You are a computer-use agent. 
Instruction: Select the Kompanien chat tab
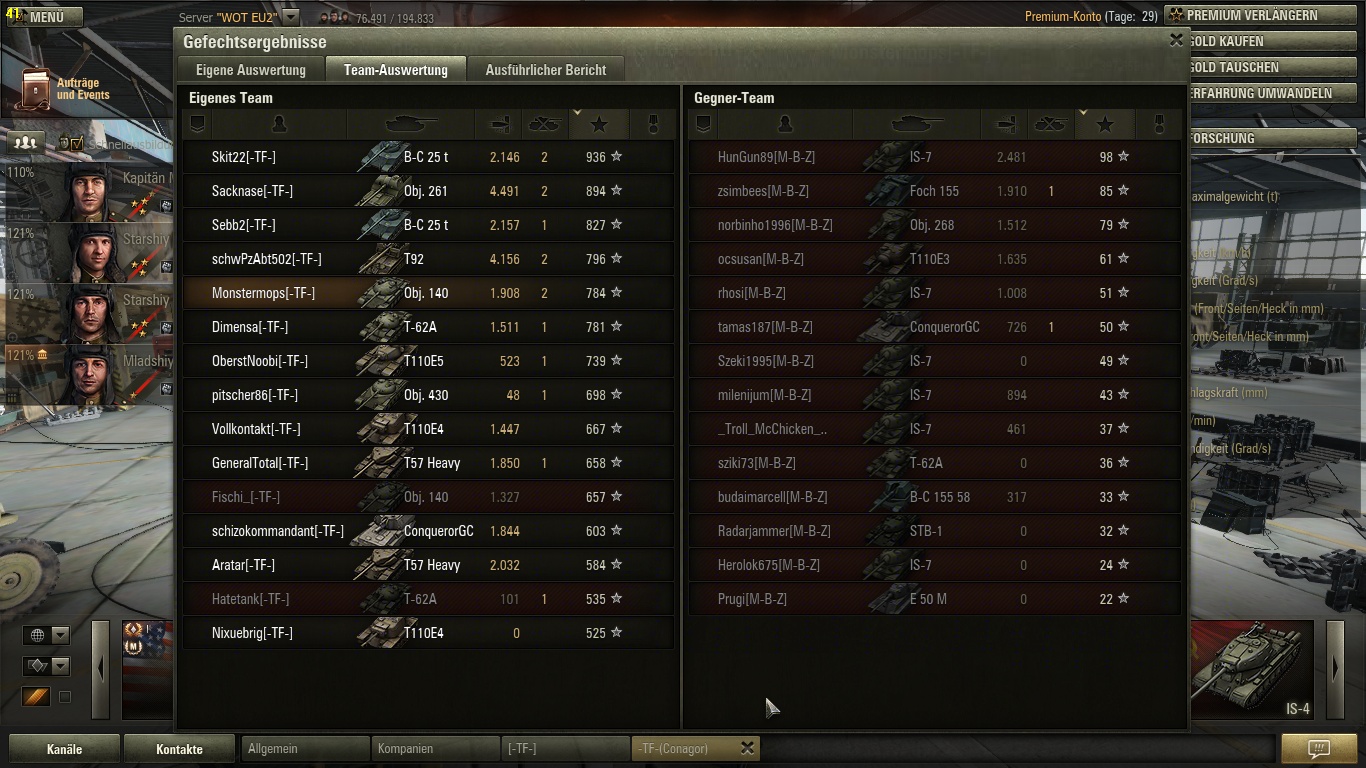[x=435, y=748]
